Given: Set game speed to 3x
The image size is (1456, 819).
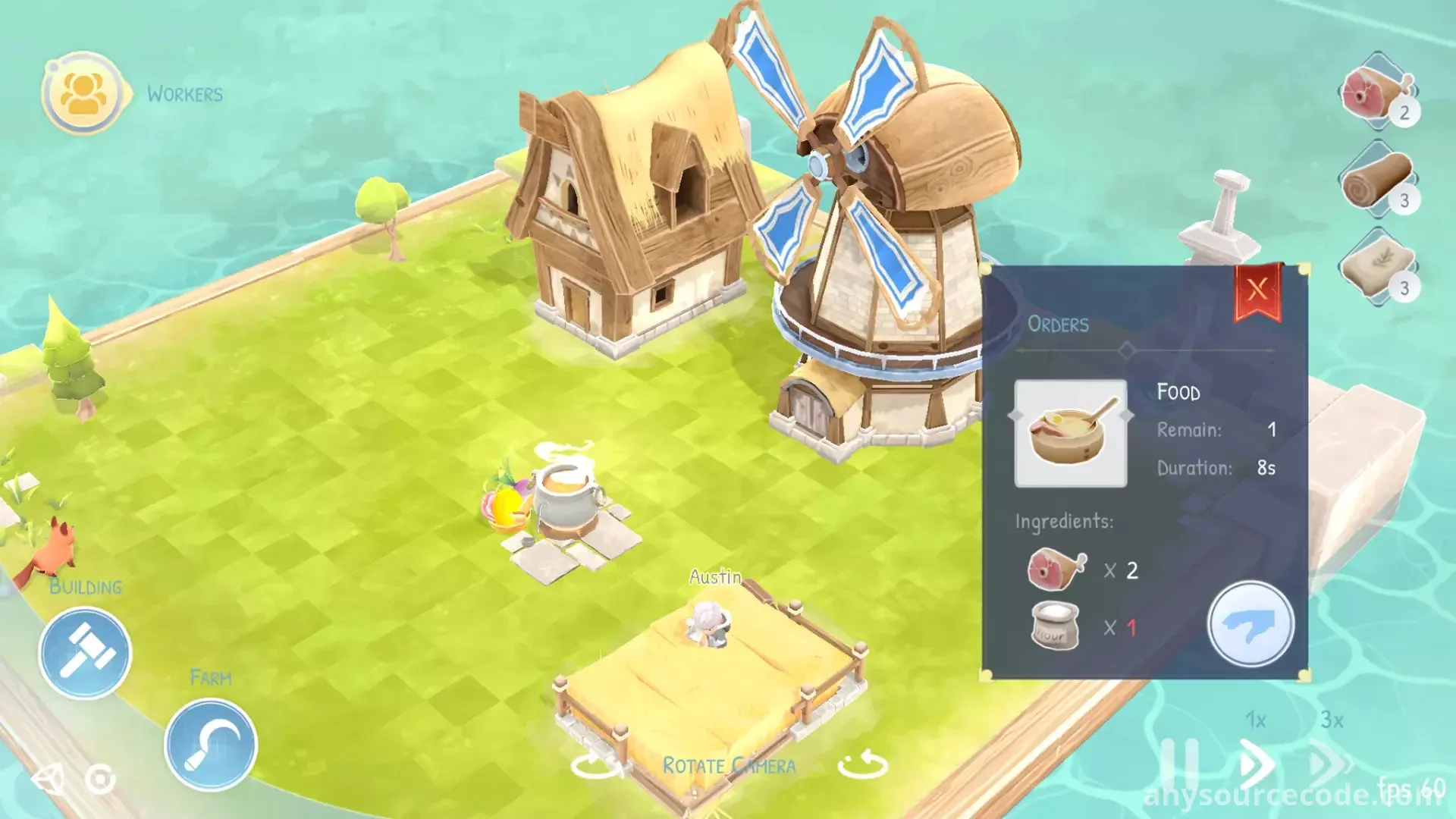Looking at the screenshot, I should [x=1331, y=761].
